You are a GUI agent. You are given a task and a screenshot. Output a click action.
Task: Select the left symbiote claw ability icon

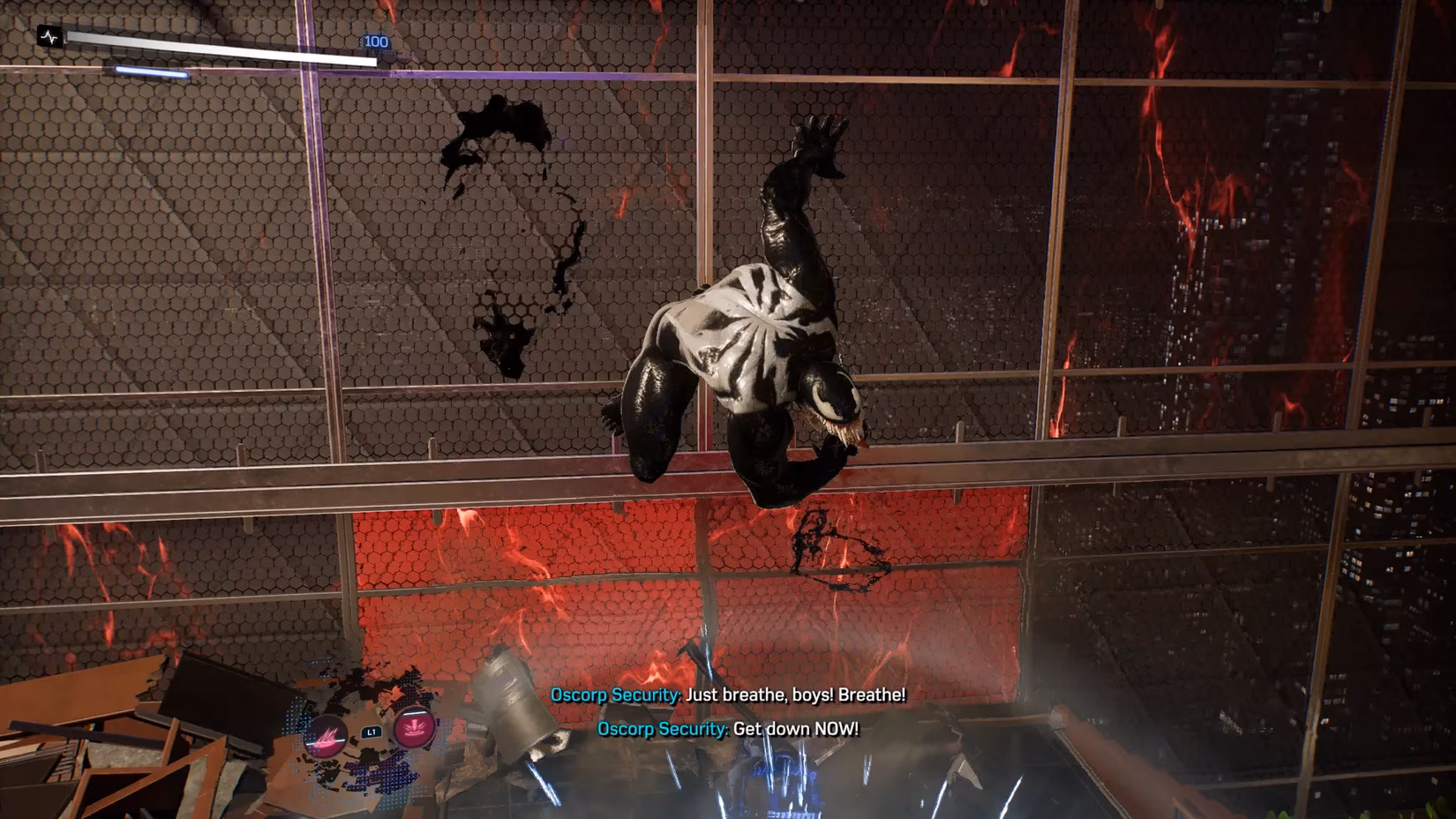[x=325, y=736]
